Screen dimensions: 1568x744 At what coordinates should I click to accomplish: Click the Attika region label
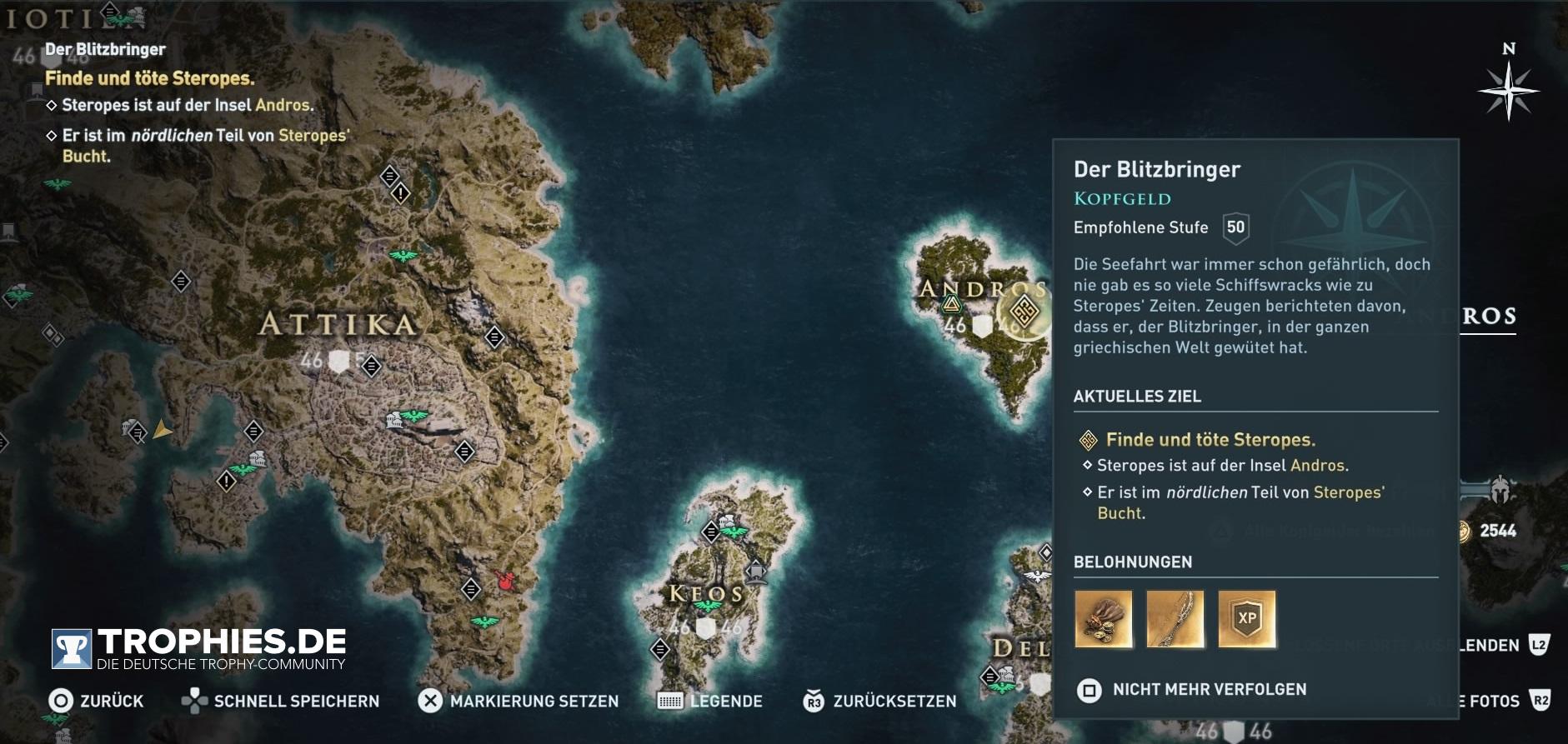point(337,324)
